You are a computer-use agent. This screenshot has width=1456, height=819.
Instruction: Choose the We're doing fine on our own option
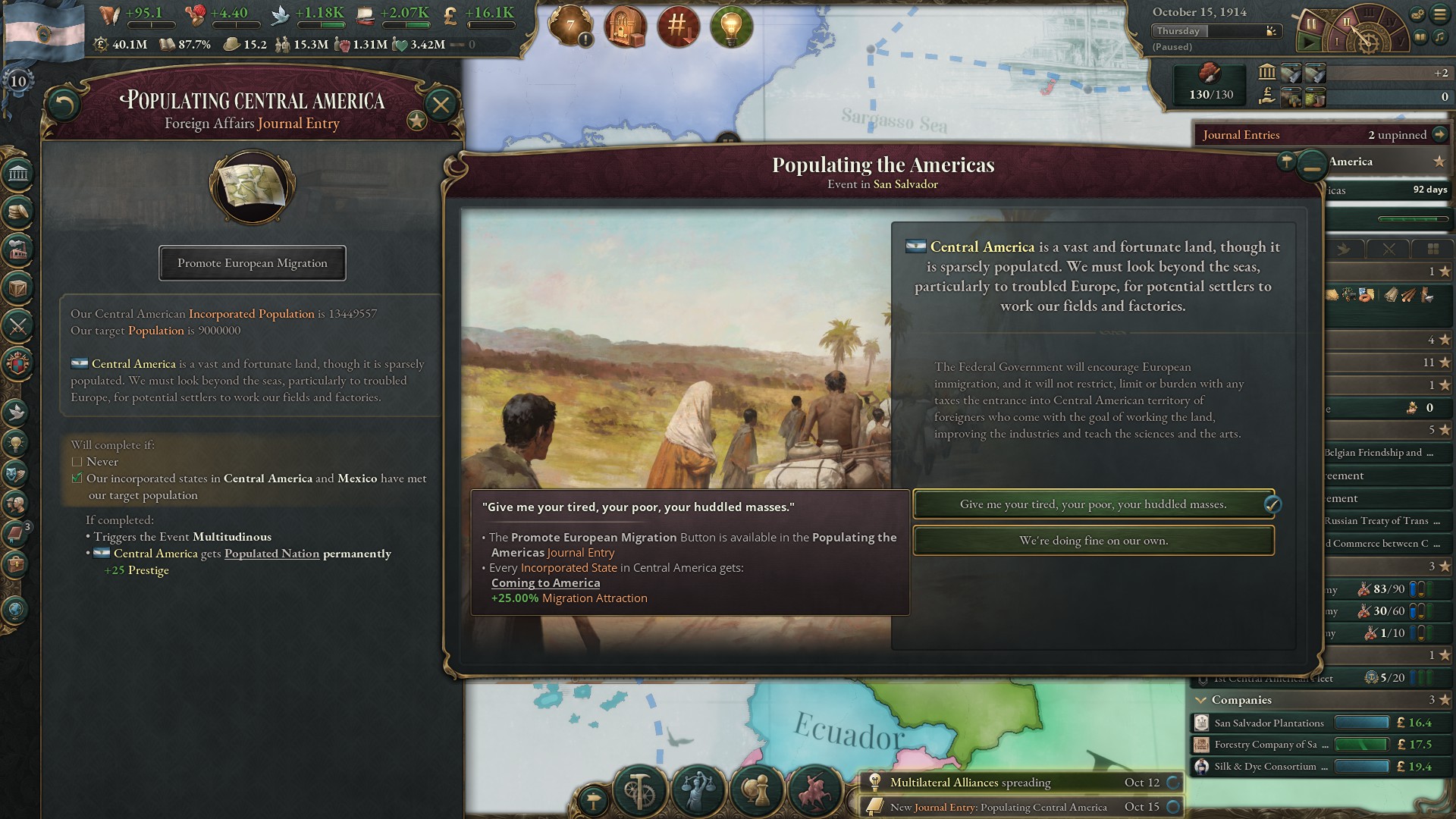[1094, 541]
